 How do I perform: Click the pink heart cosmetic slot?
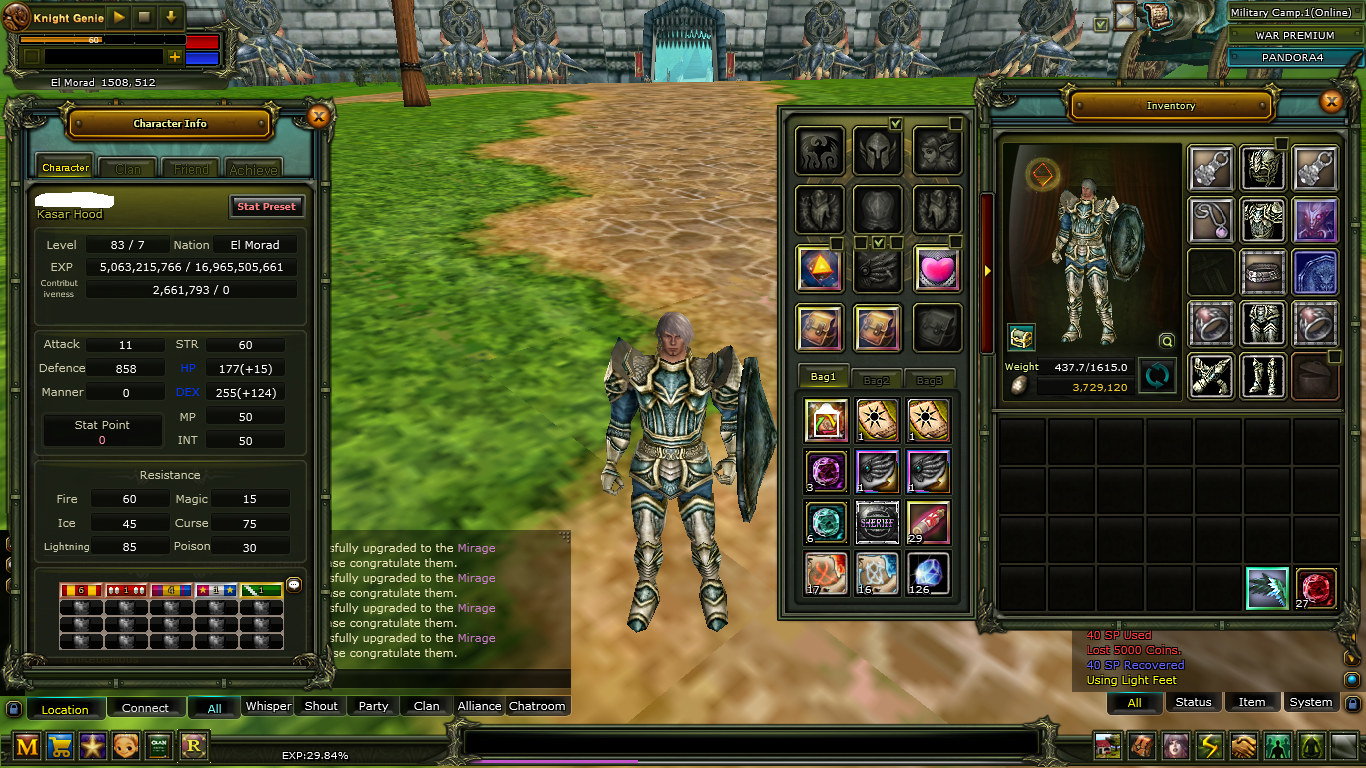pyautogui.click(x=937, y=269)
